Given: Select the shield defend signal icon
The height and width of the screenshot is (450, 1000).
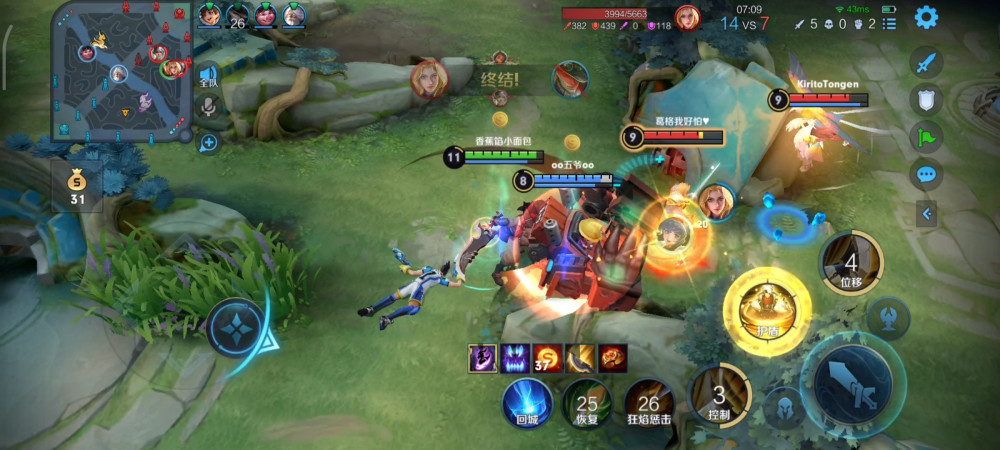Looking at the screenshot, I should point(926,99).
